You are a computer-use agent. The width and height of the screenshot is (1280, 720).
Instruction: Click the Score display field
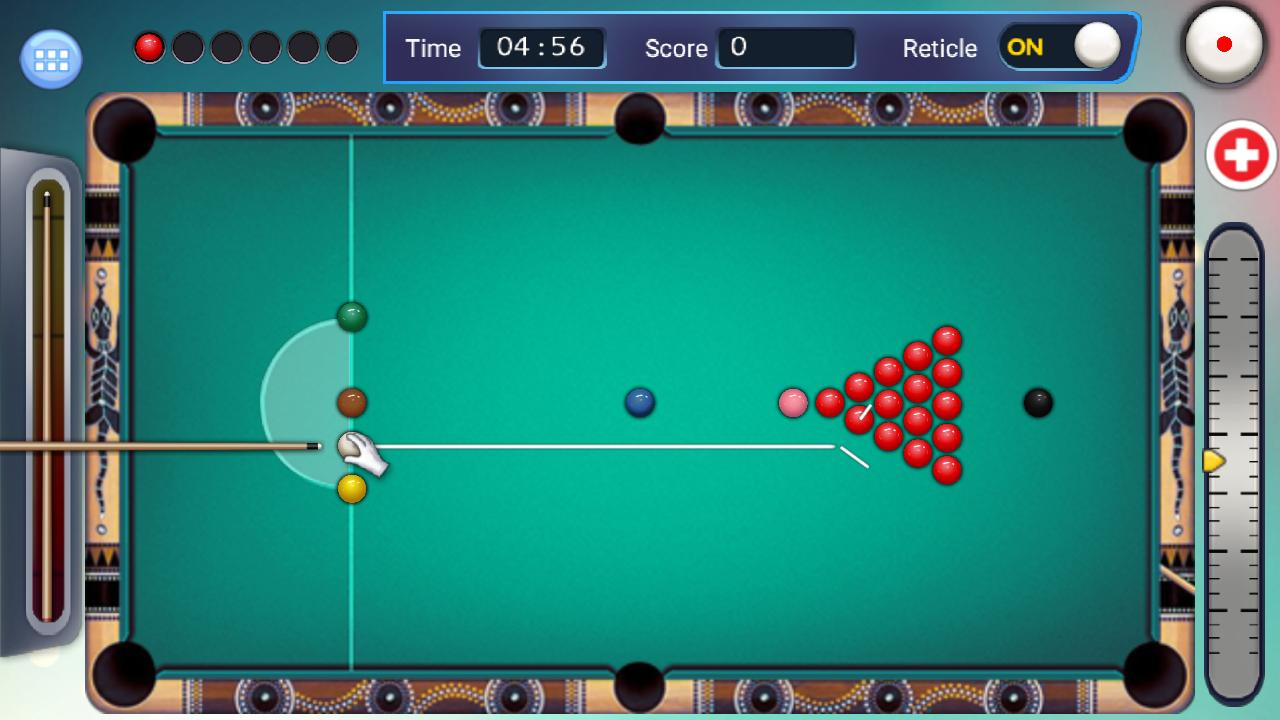(x=786, y=47)
